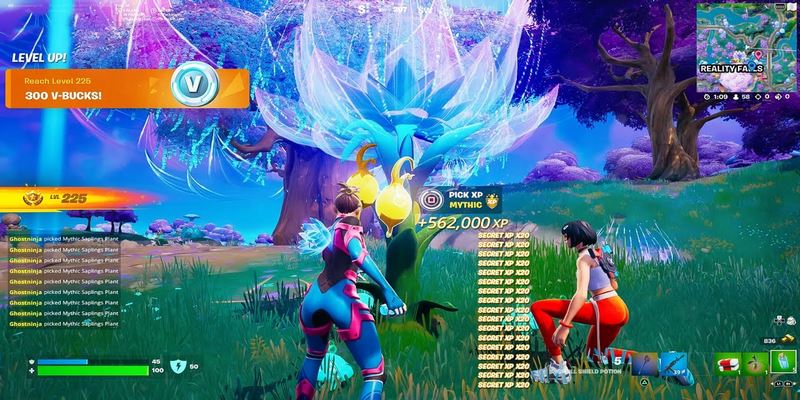Click the V-Bucks coin reward icon

(188, 86)
